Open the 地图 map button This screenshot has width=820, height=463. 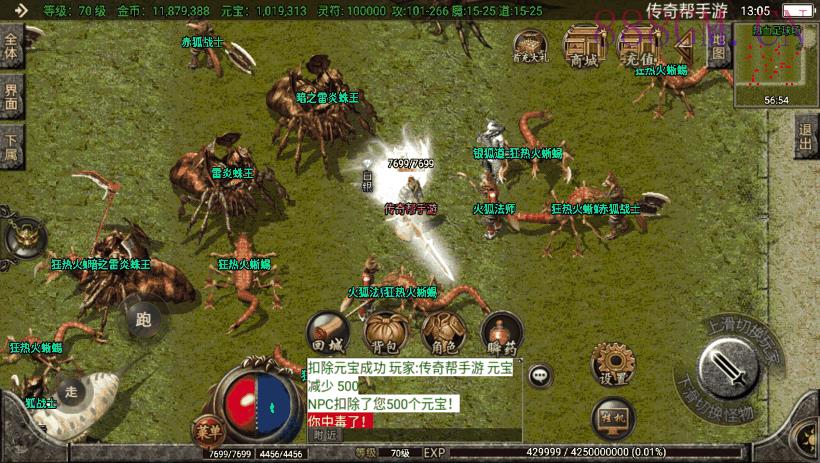[718, 46]
